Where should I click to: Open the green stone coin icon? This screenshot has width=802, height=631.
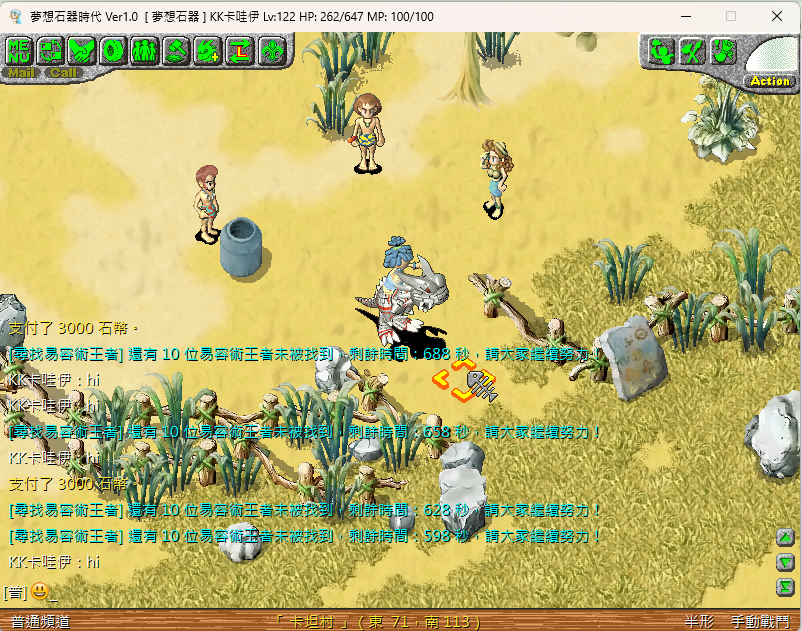coord(113,50)
